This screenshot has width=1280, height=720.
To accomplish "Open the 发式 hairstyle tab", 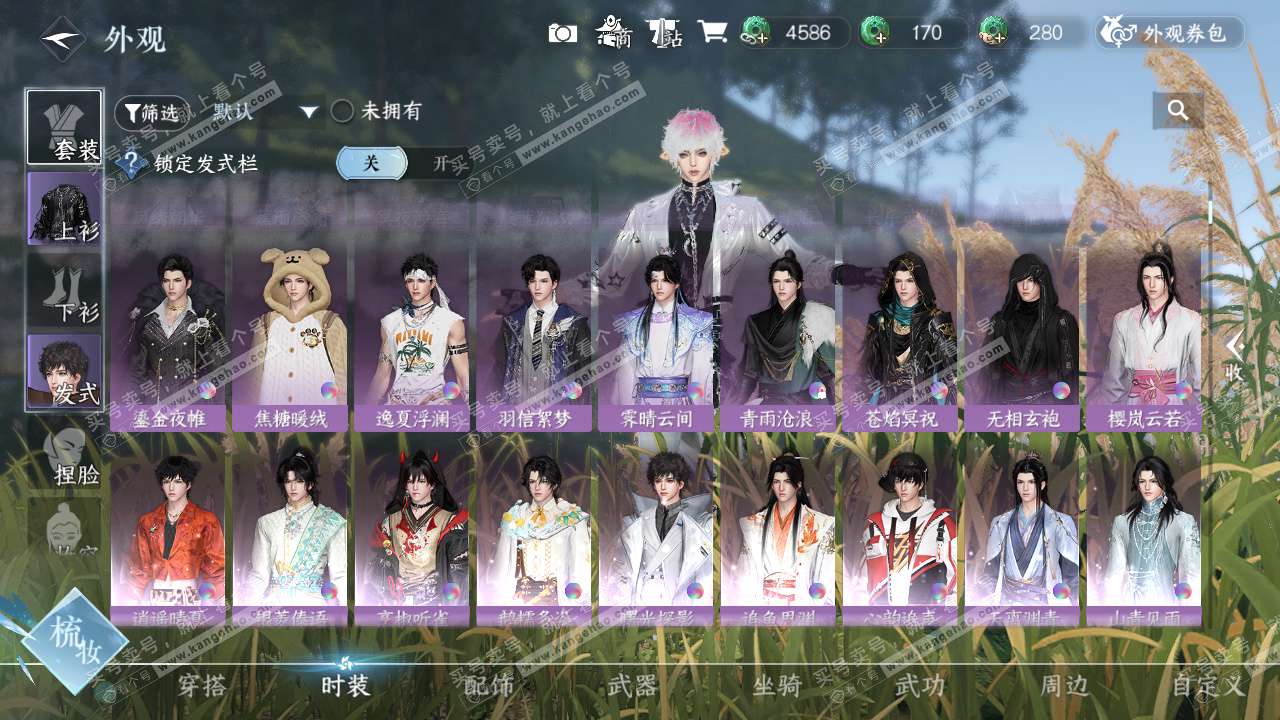I will tap(65, 371).
